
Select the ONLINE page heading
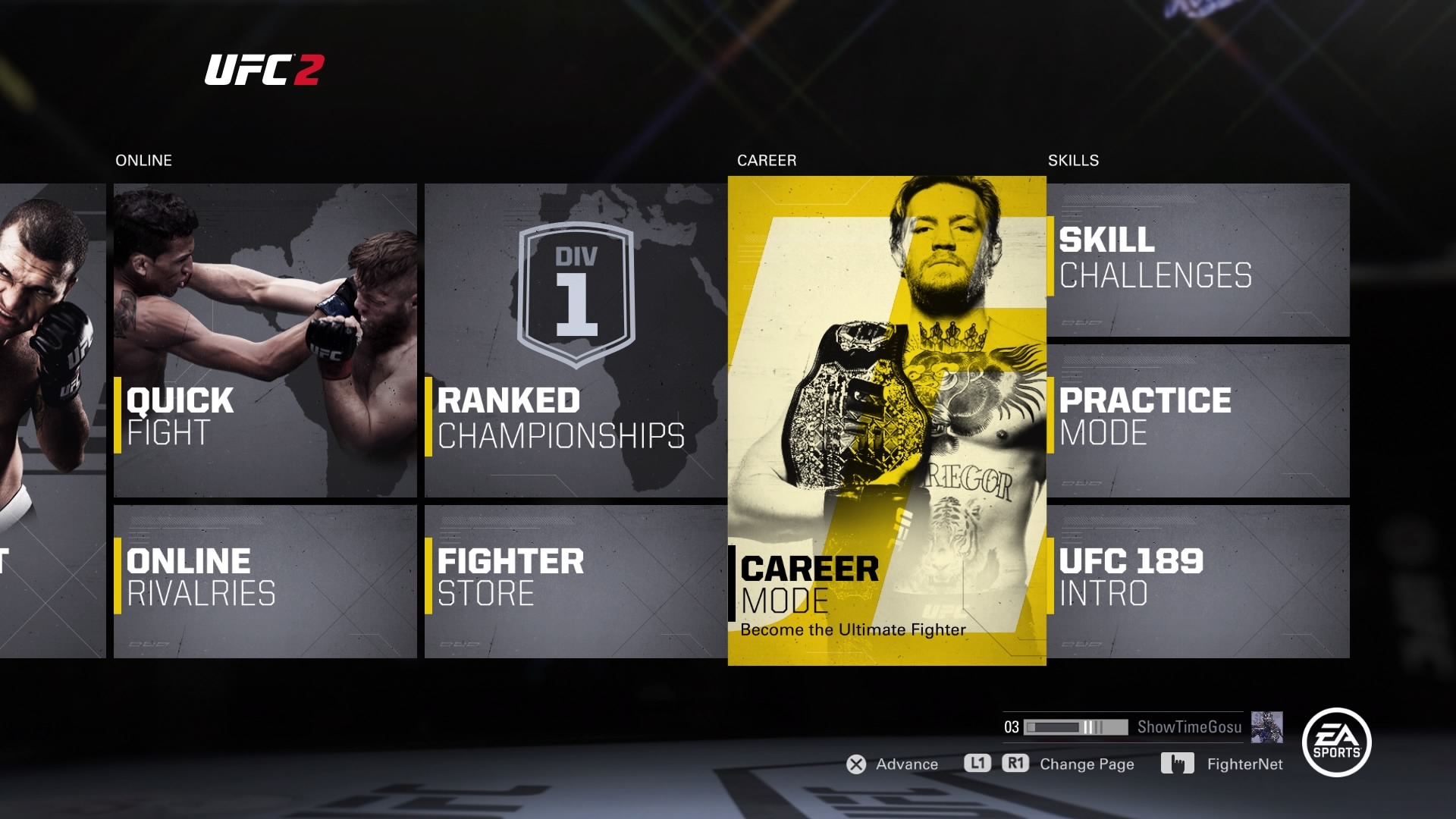(143, 160)
